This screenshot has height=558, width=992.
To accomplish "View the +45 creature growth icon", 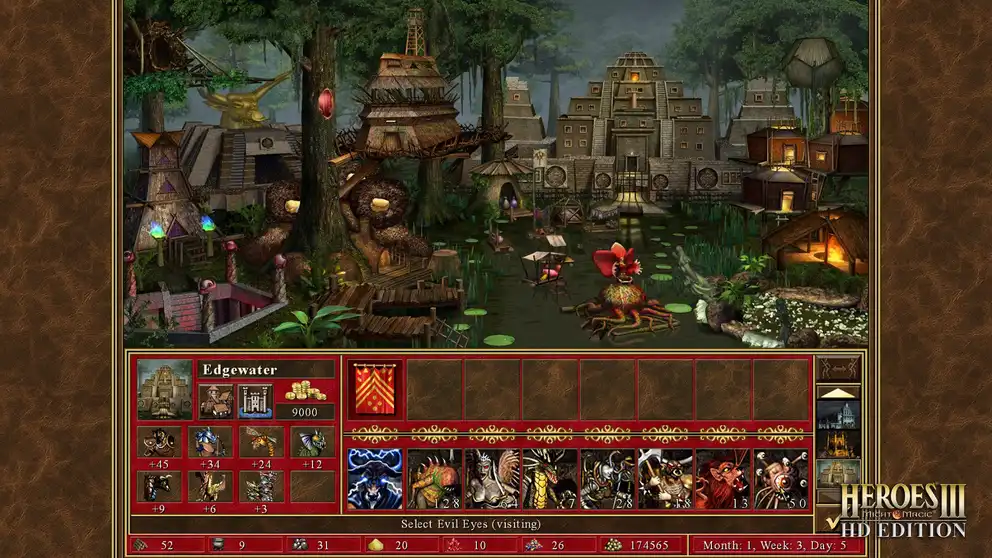I will (160, 442).
